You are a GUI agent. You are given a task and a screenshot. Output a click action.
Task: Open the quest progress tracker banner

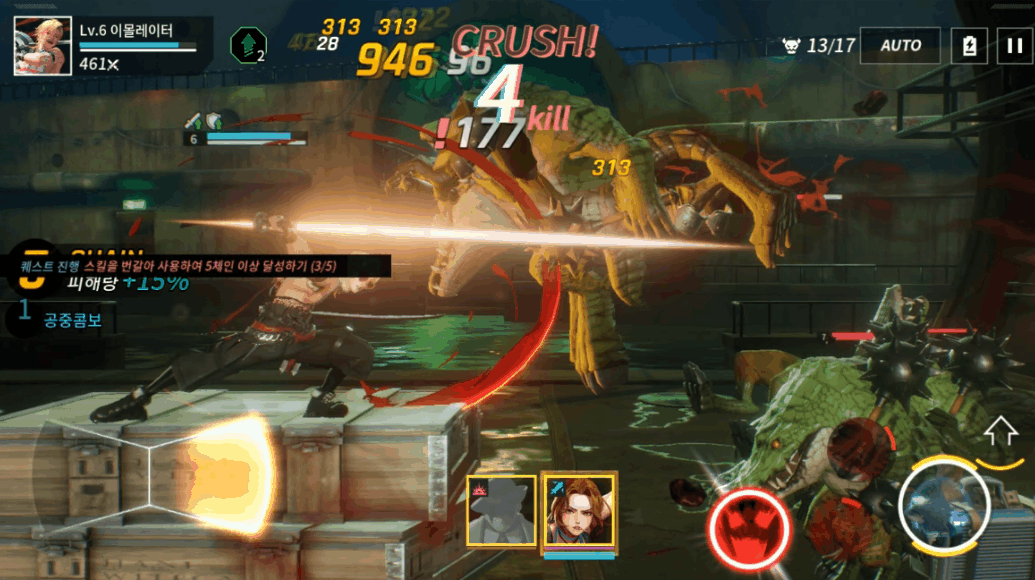tap(190, 267)
